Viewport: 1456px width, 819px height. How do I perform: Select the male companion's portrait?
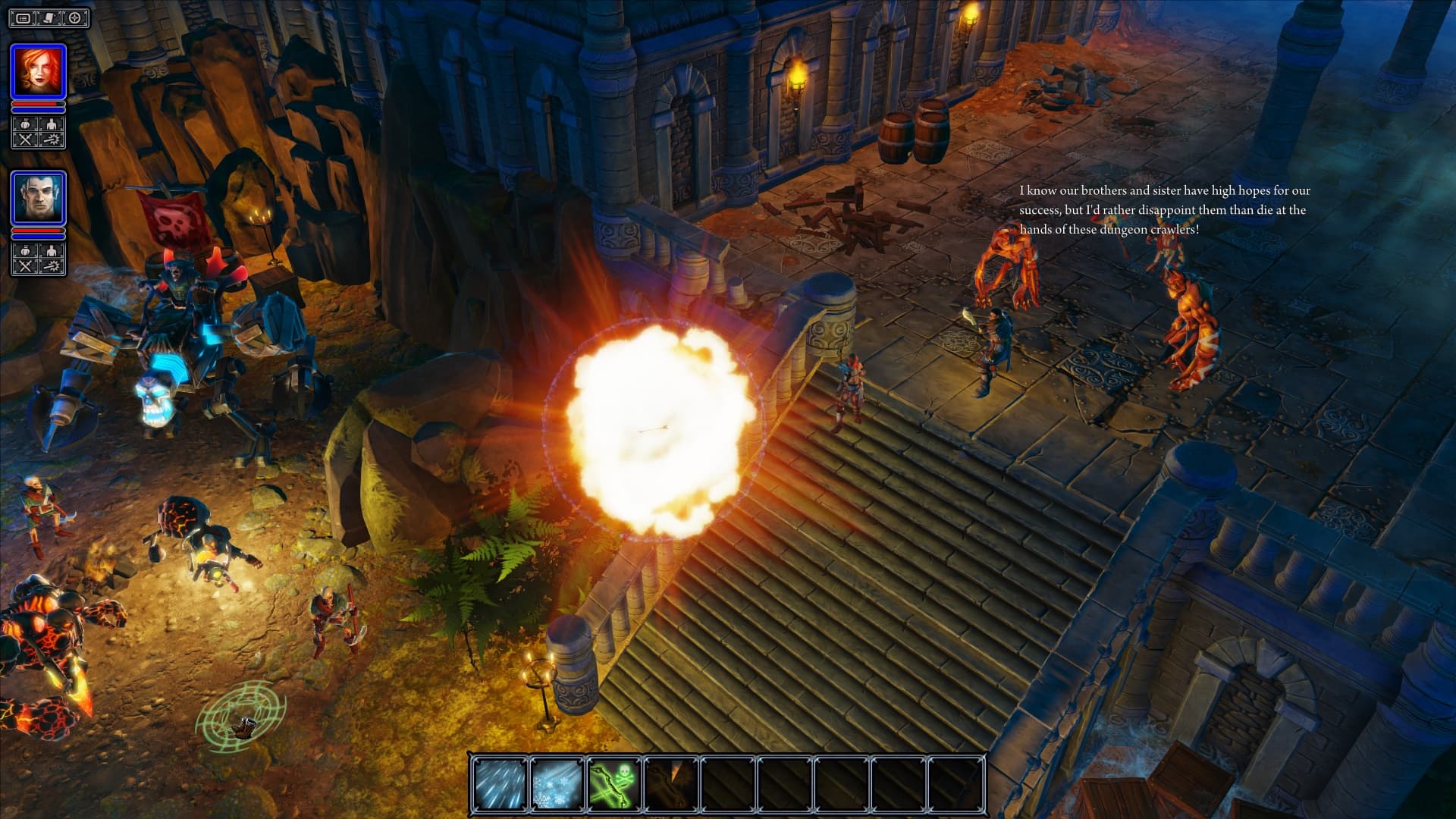39,196
